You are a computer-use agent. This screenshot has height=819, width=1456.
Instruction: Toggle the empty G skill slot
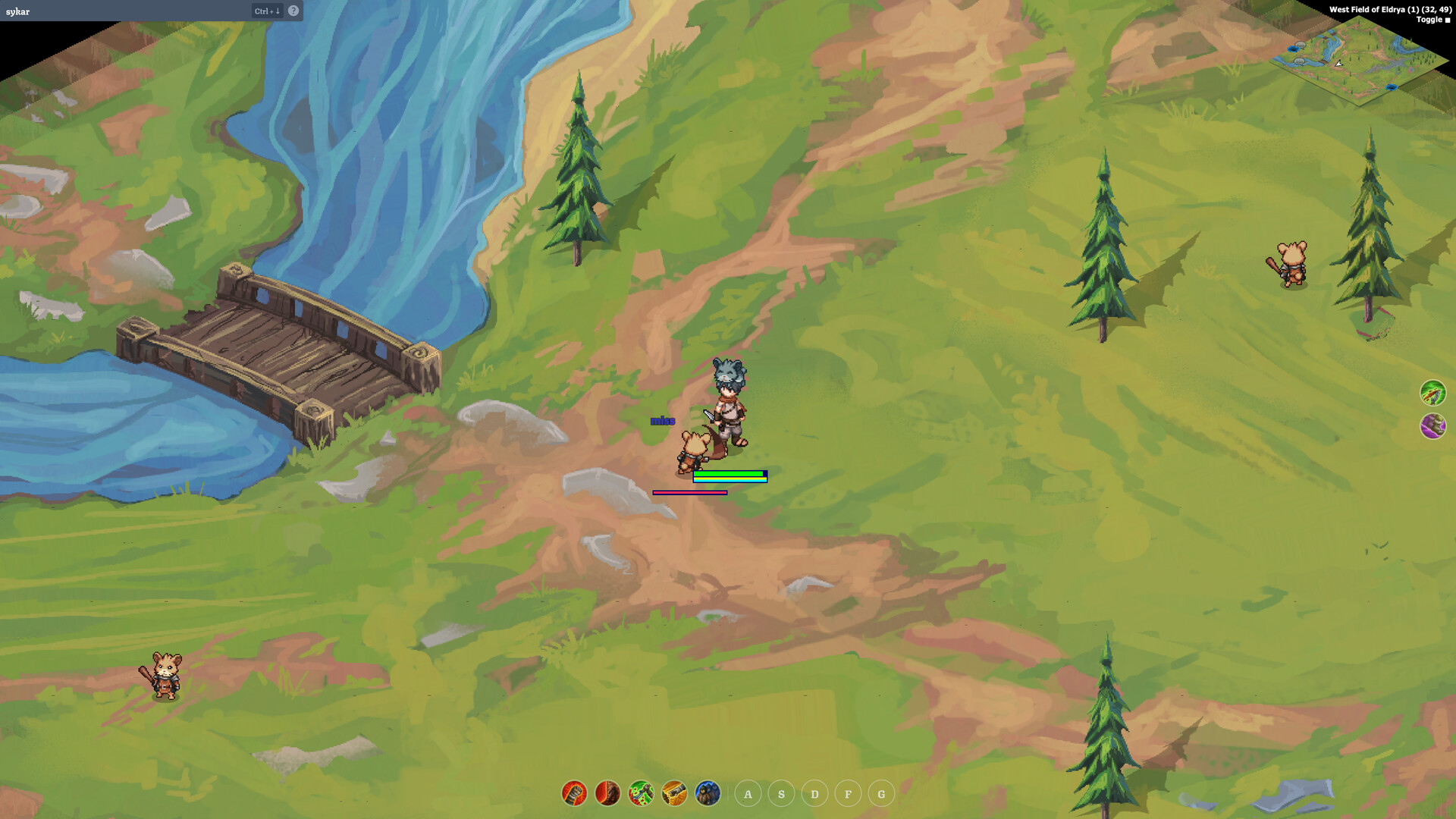click(880, 794)
